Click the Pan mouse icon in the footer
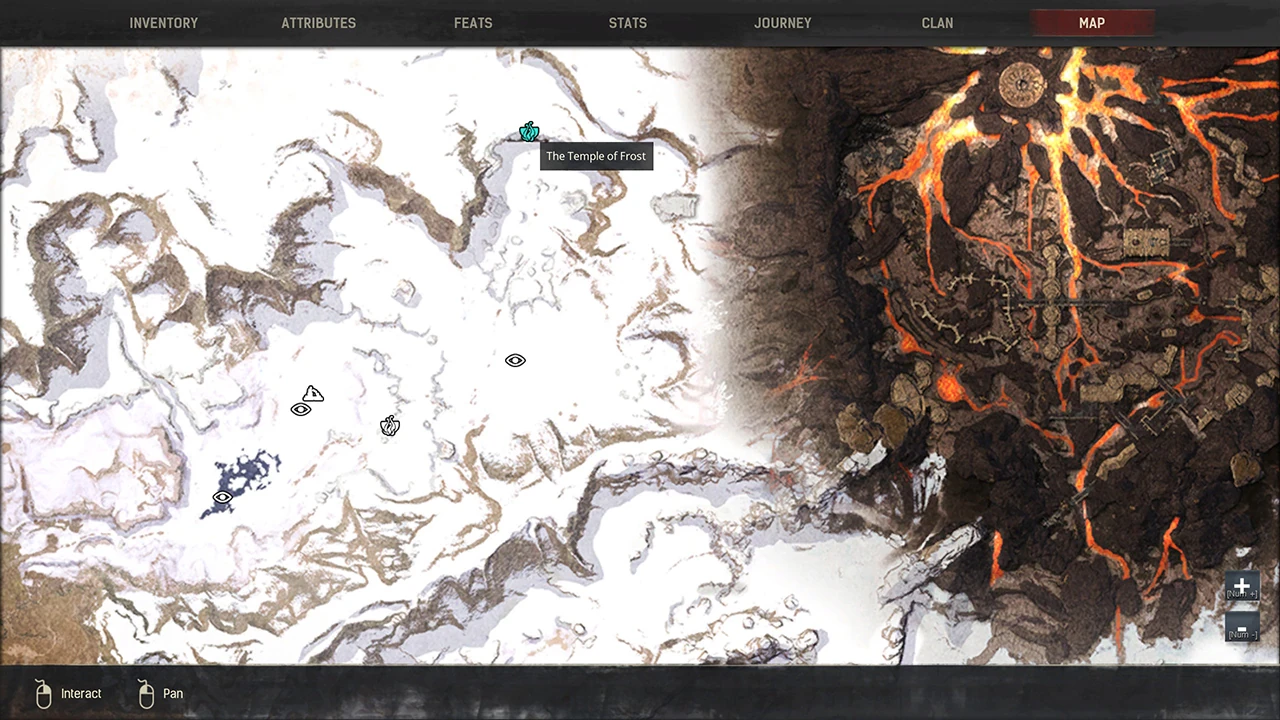The width and height of the screenshot is (1280, 720). tap(146, 693)
